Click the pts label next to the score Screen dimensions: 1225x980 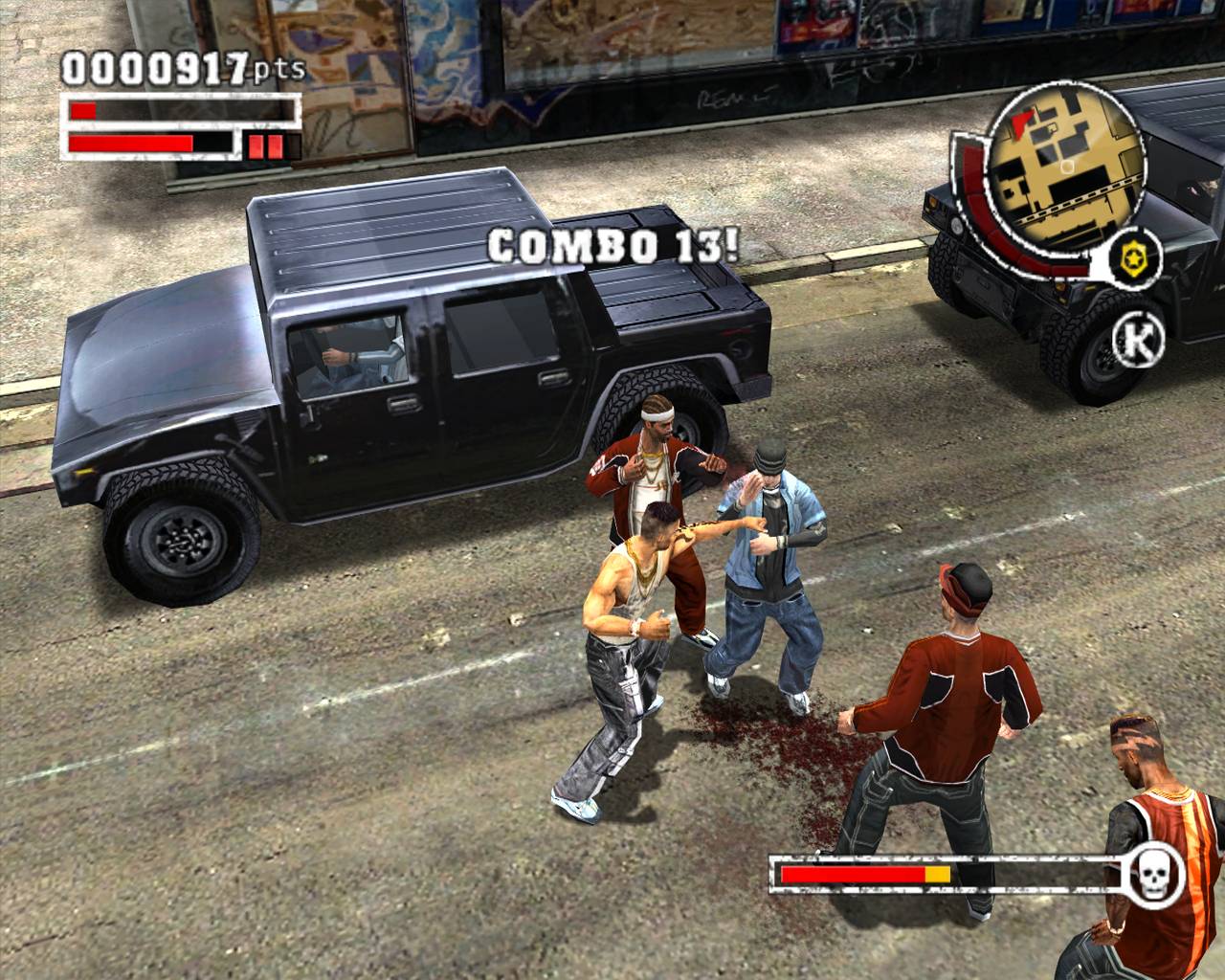click(x=277, y=70)
